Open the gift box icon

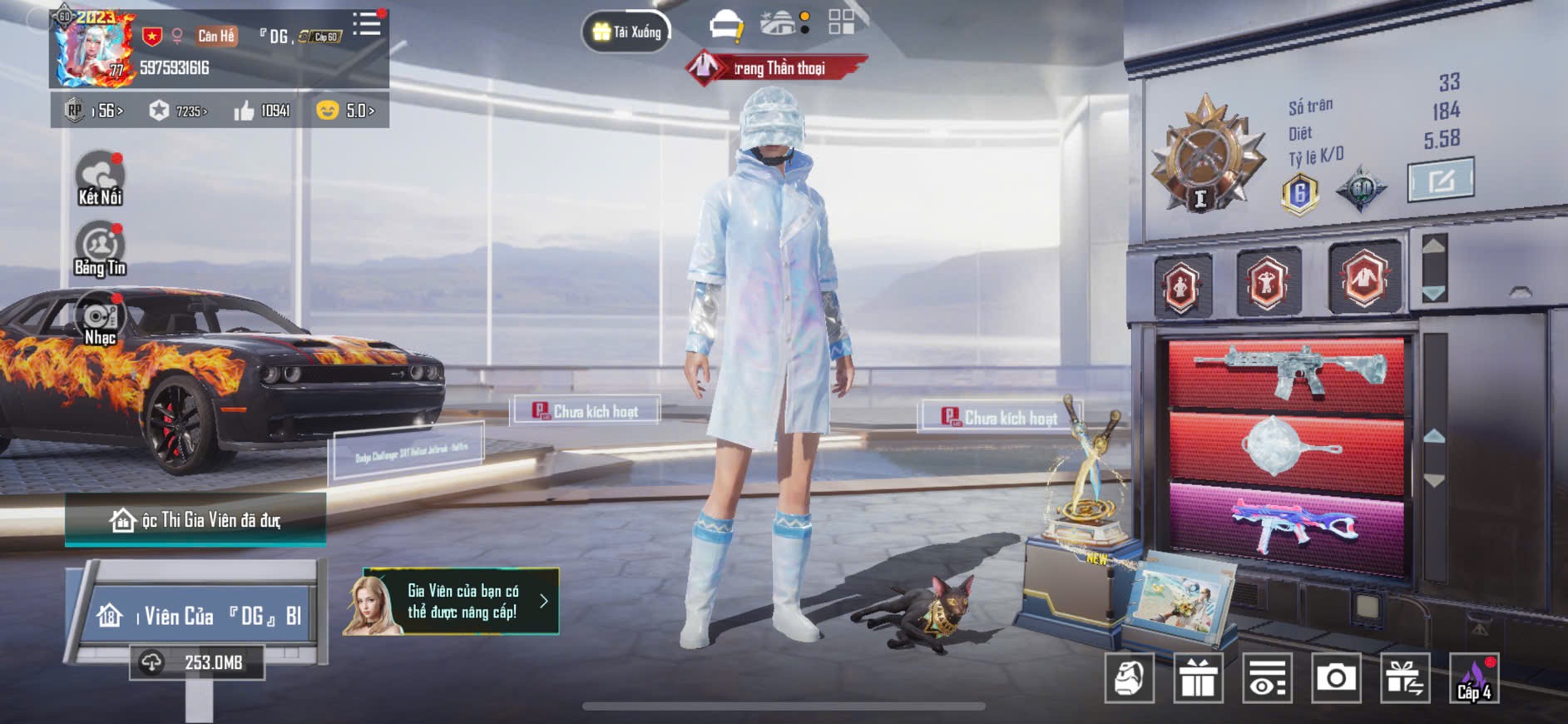tap(1198, 678)
